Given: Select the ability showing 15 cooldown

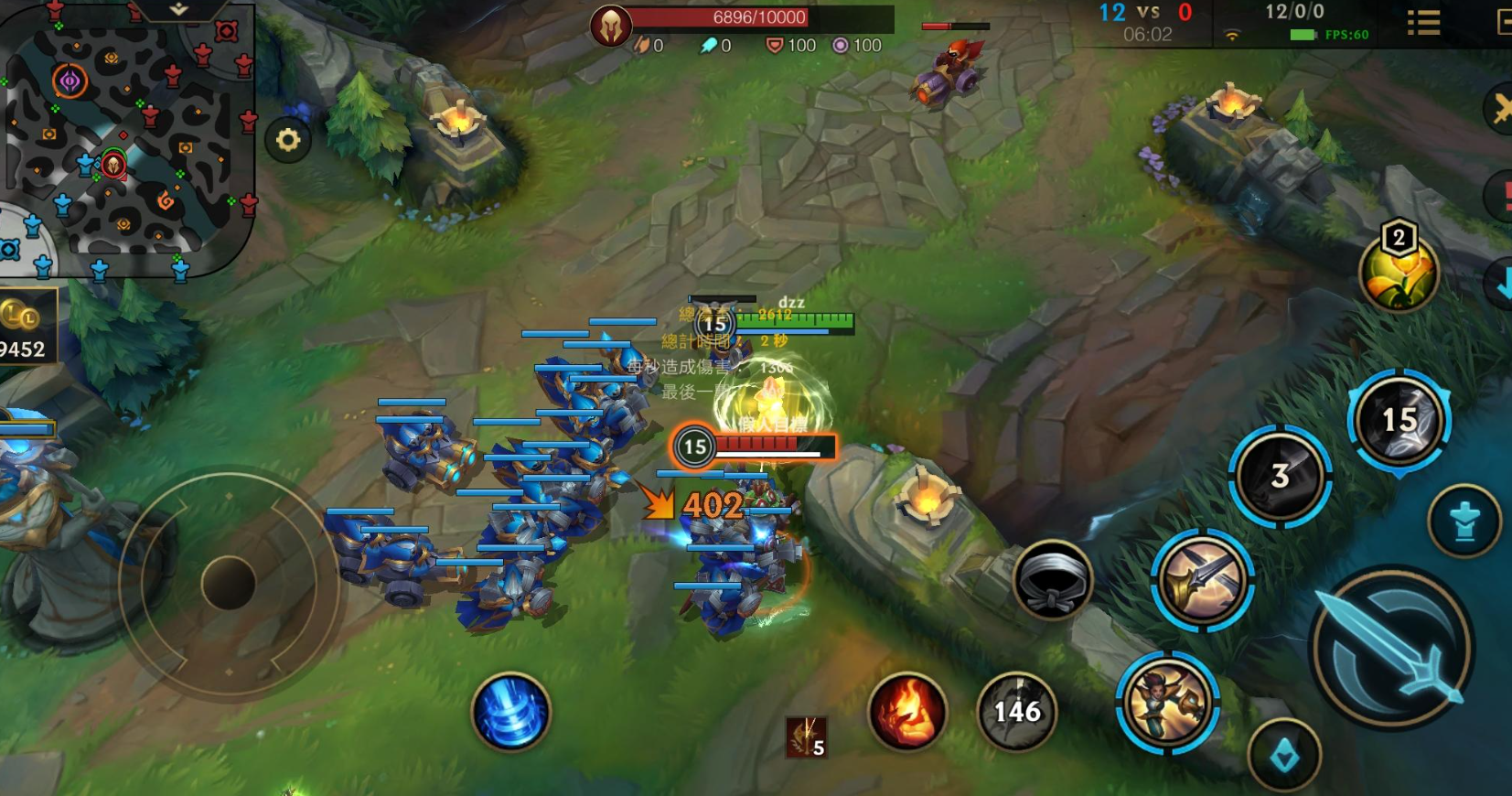Looking at the screenshot, I should [x=1399, y=420].
